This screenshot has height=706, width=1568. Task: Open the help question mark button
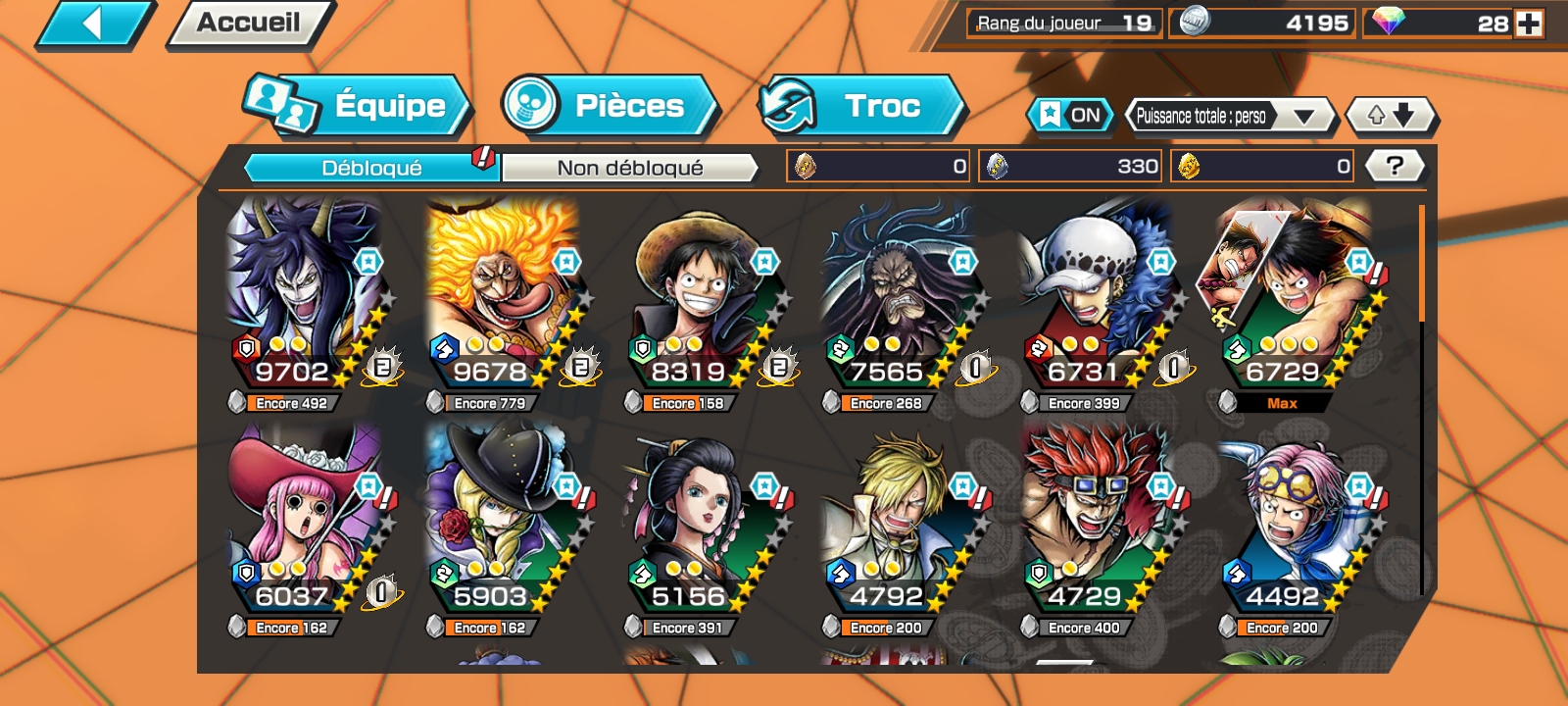1396,165
